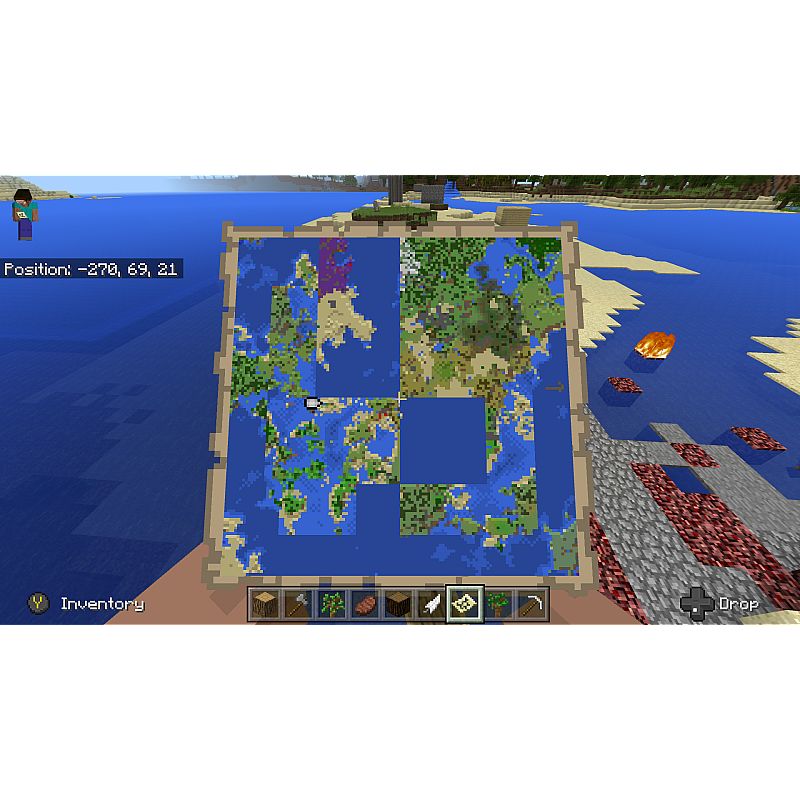Pick the white feather hotbar slot
The width and height of the screenshot is (800, 800).
(x=431, y=604)
